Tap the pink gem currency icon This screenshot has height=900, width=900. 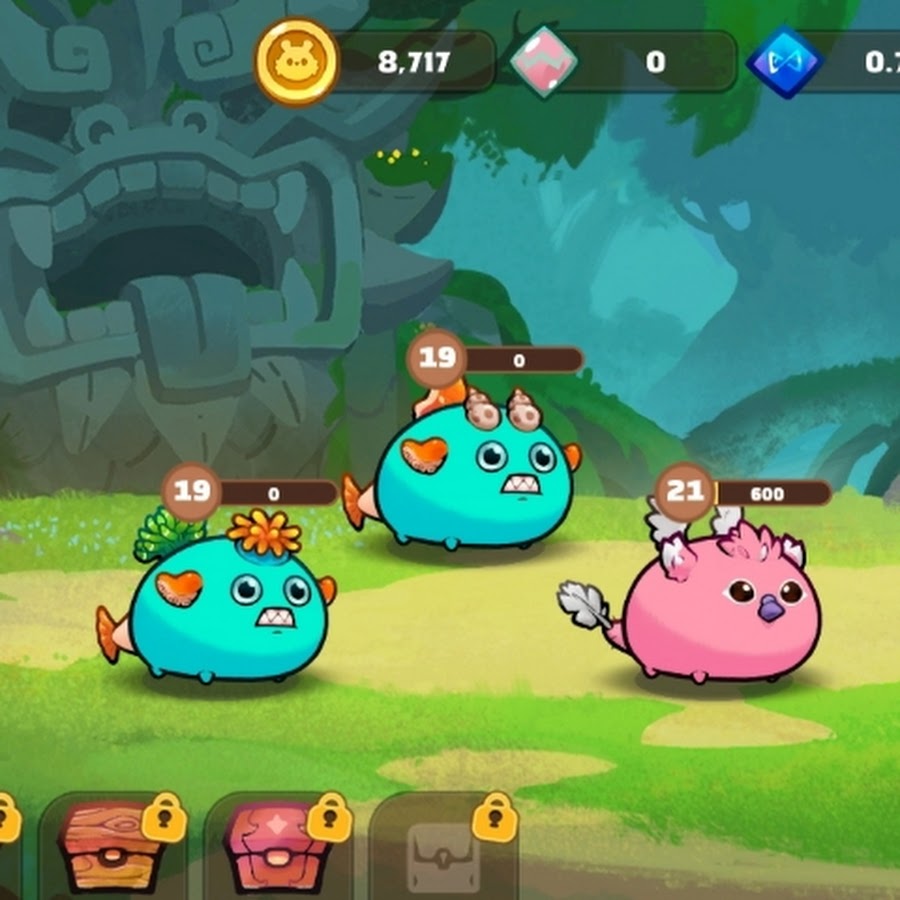pyautogui.click(x=545, y=63)
